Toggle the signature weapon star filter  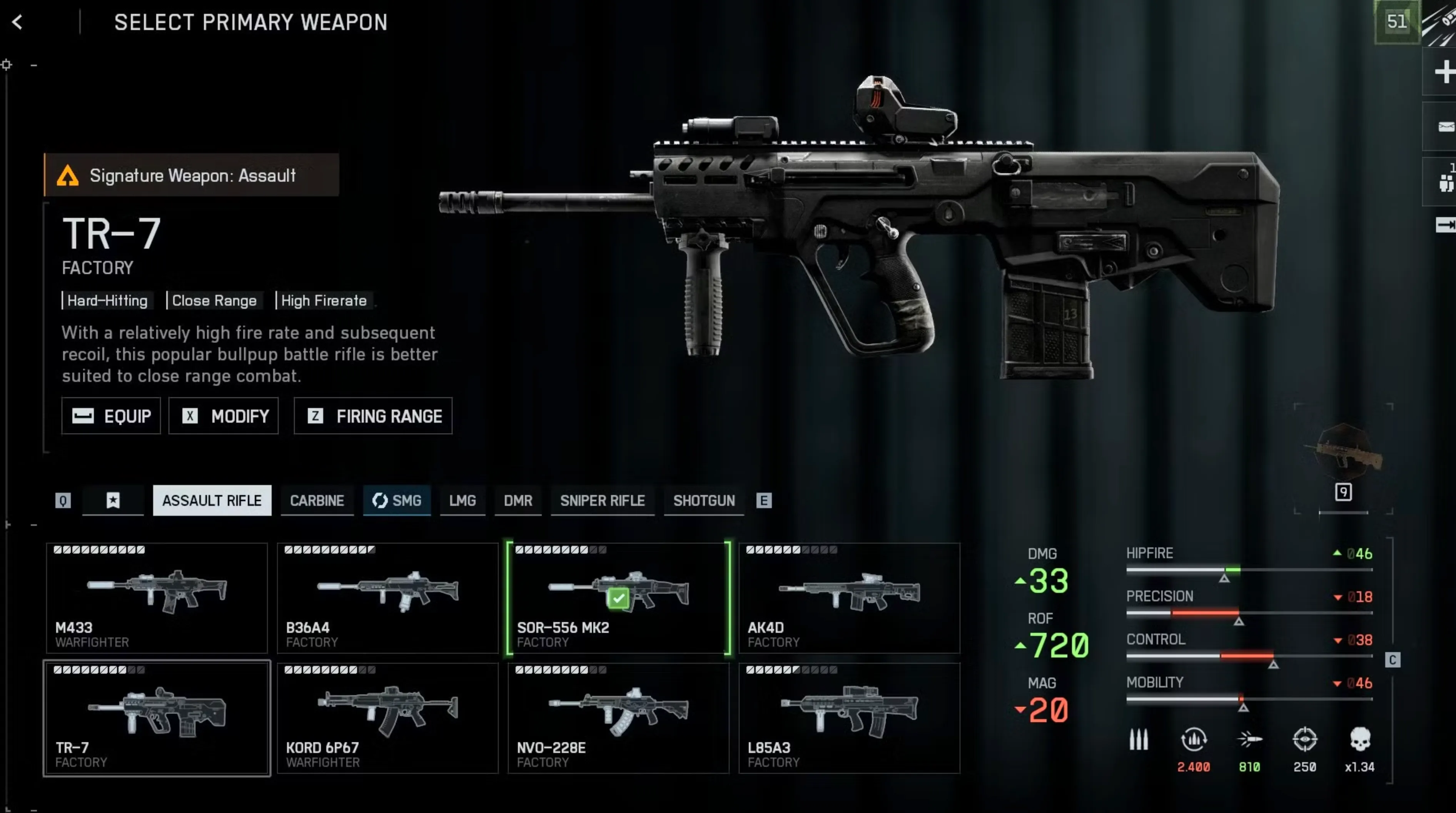(x=113, y=500)
